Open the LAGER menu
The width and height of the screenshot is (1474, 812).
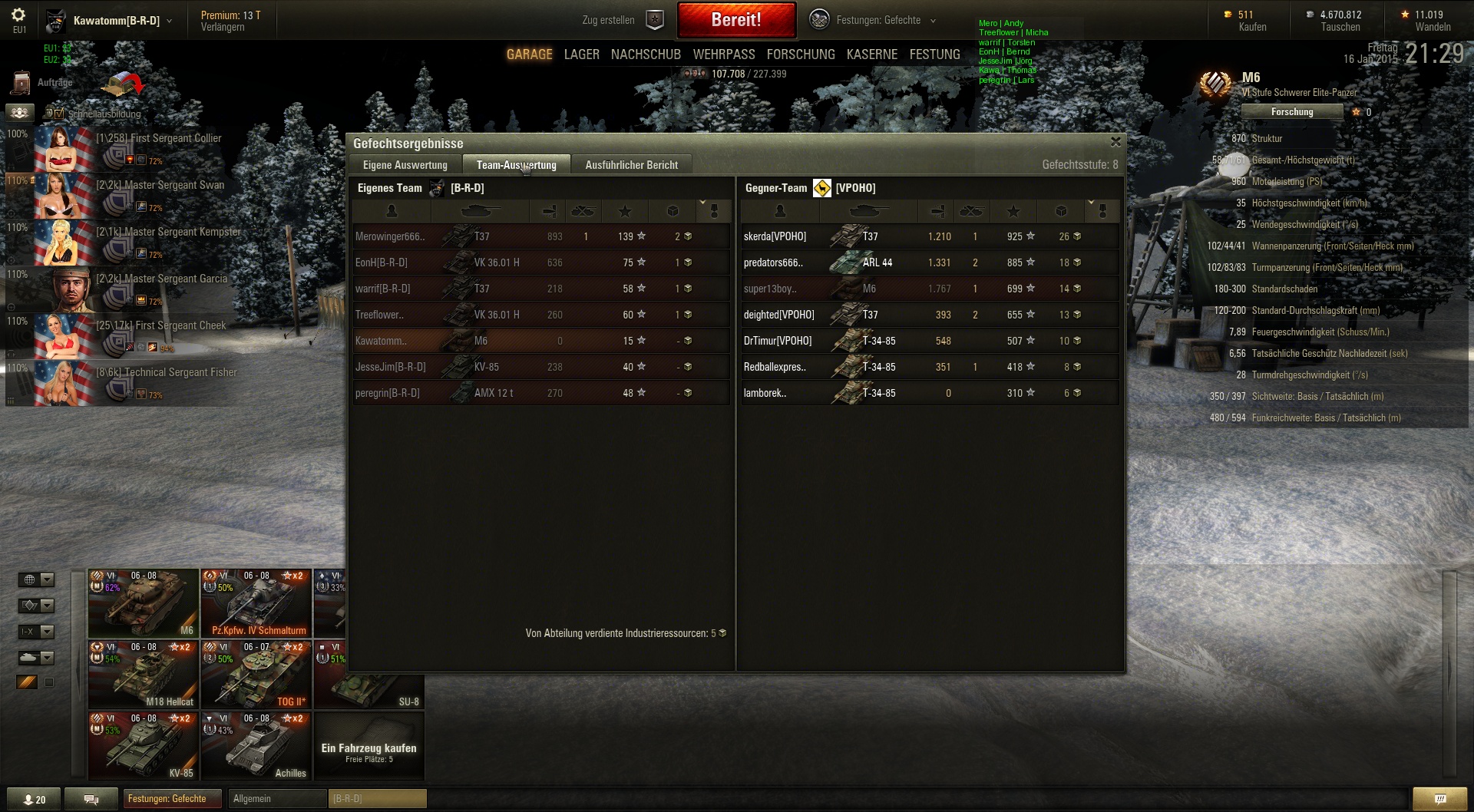(x=581, y=54)
